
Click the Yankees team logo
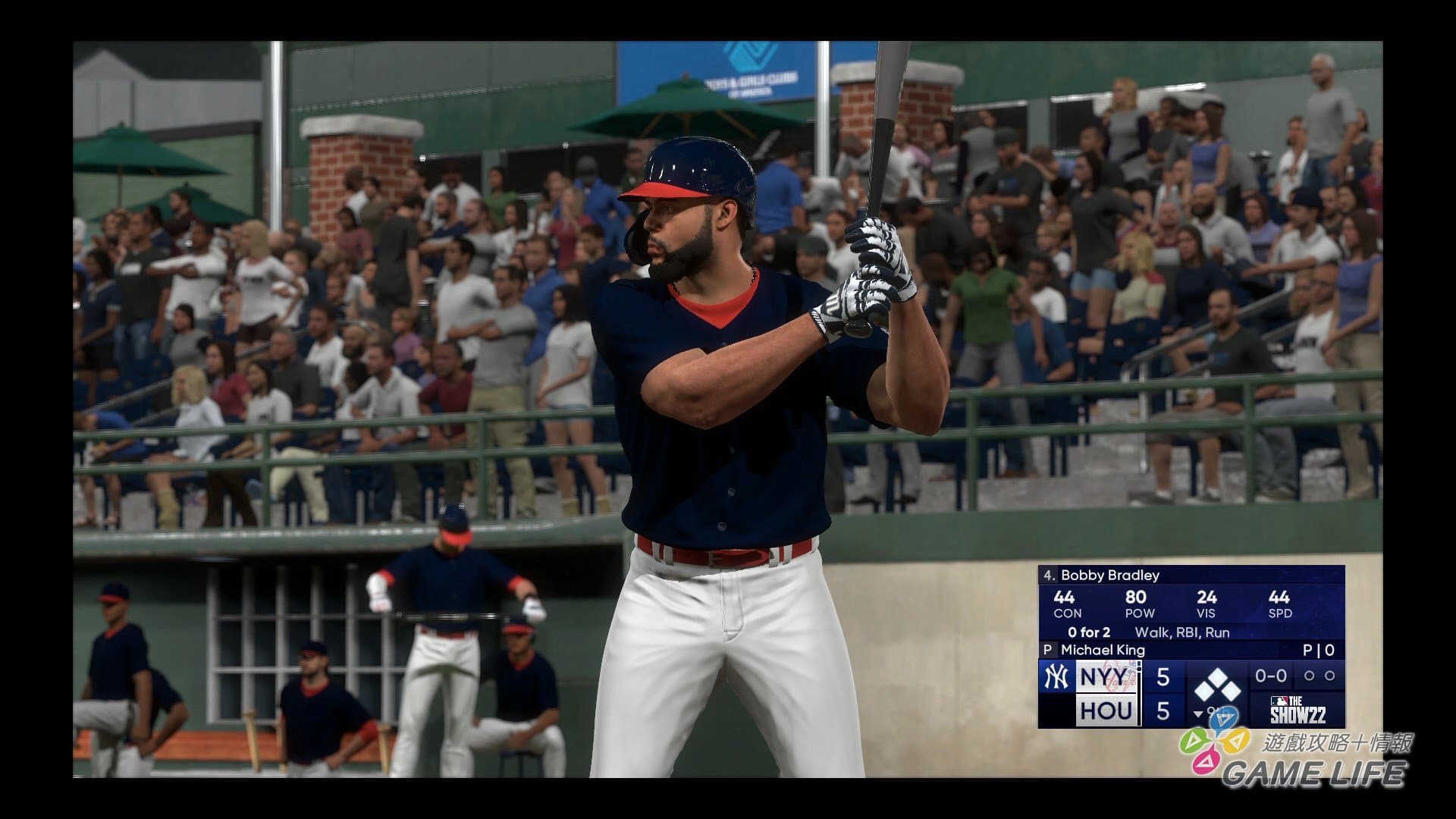[x=1055, y=676]
